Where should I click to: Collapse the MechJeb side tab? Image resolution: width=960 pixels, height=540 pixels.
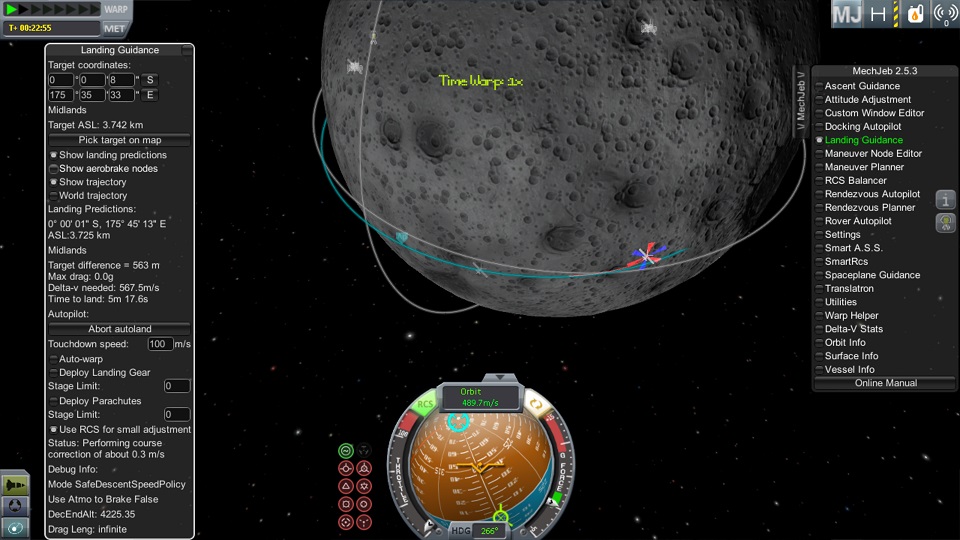click(800, 100)
